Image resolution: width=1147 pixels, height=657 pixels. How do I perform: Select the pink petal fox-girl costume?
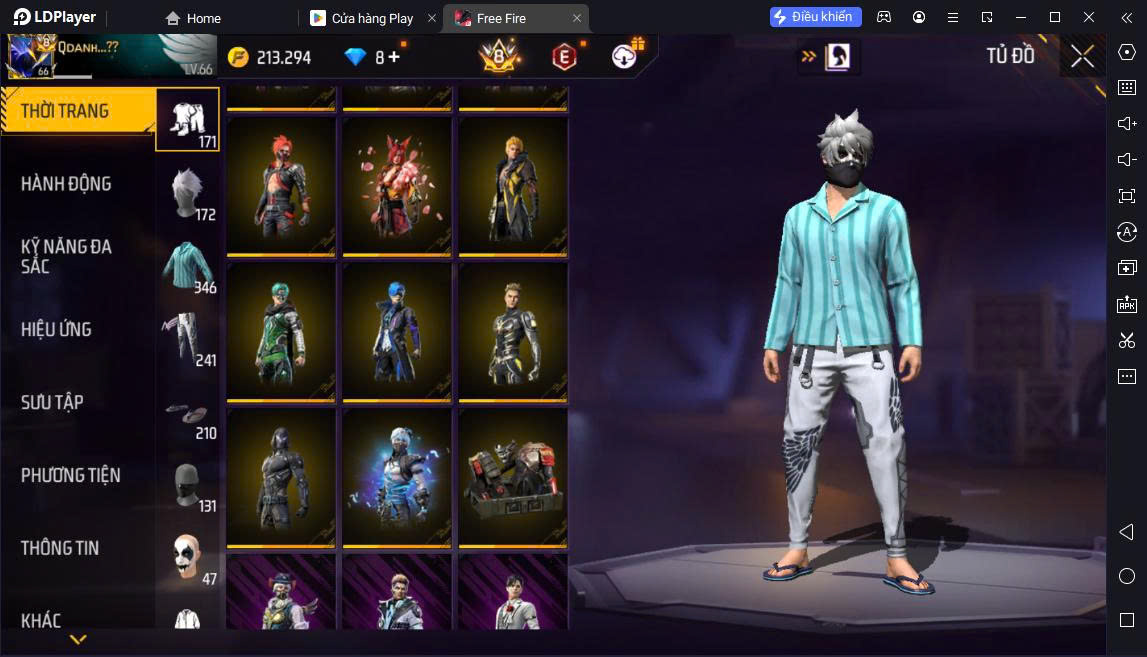[397, 185]
